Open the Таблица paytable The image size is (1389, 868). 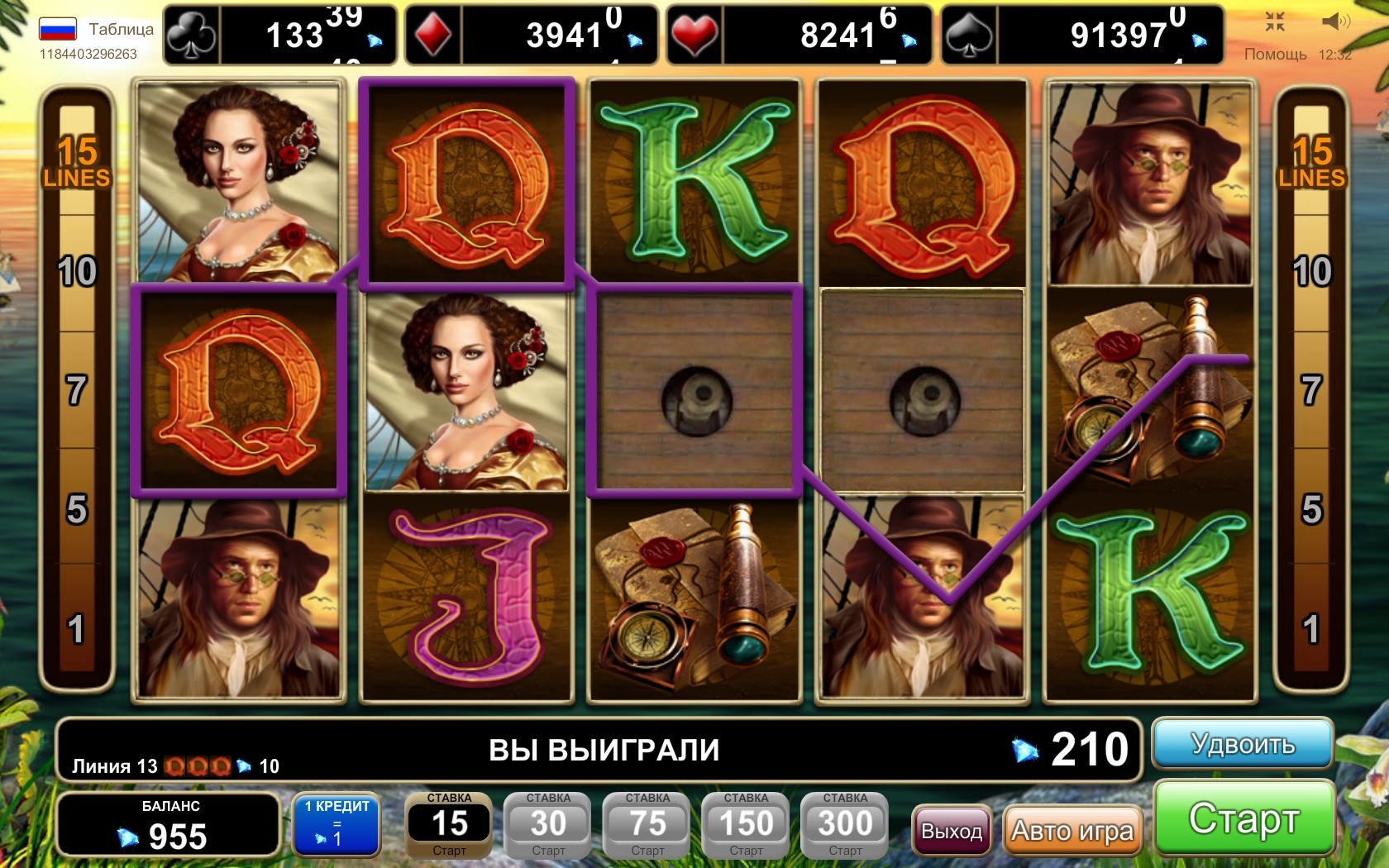[121, 29]
